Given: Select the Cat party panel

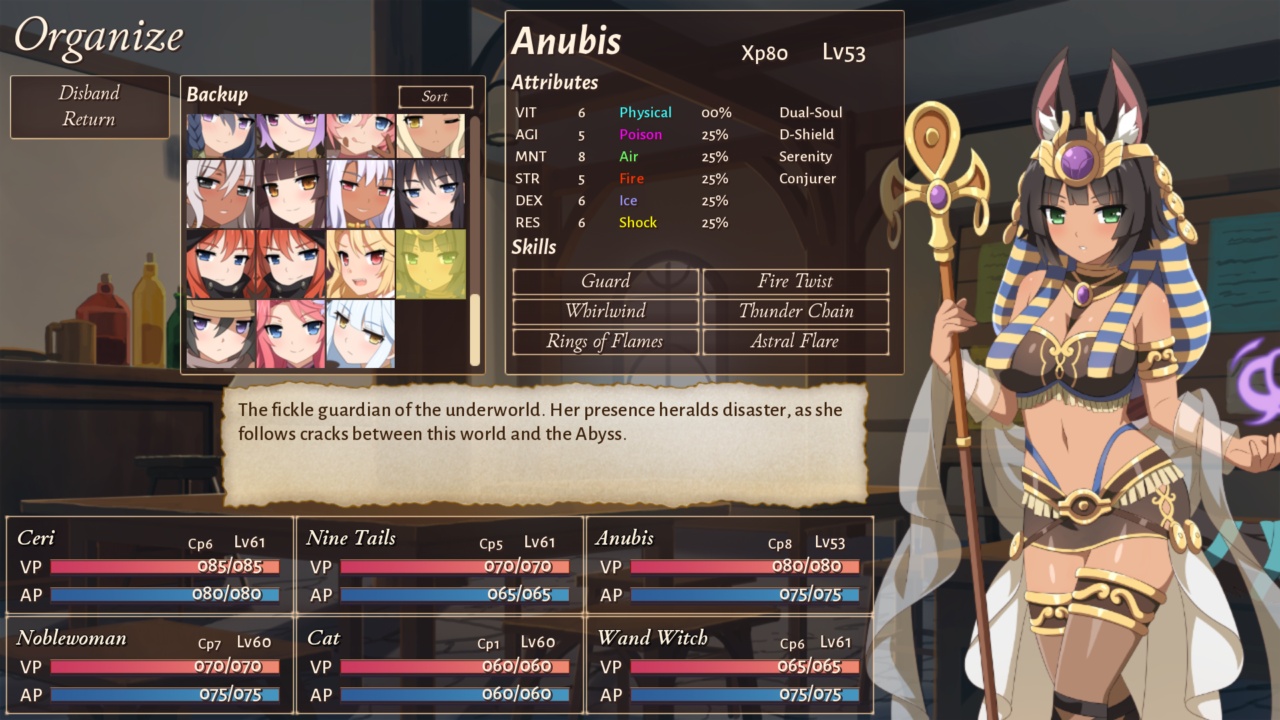Looking at the screenshot, I should pyautogui.click(x=438, y=665).
